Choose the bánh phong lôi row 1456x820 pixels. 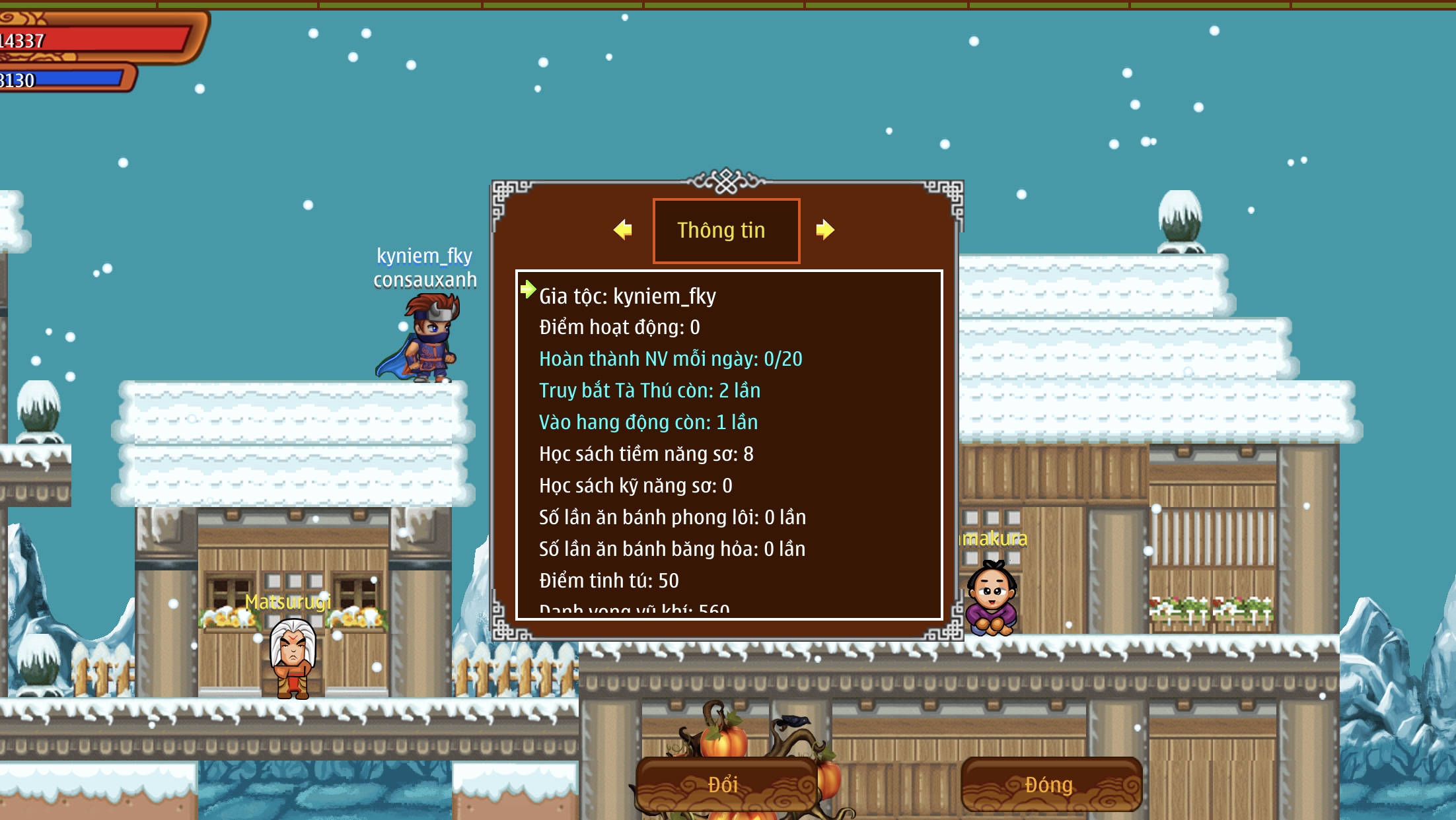(672, 518)
